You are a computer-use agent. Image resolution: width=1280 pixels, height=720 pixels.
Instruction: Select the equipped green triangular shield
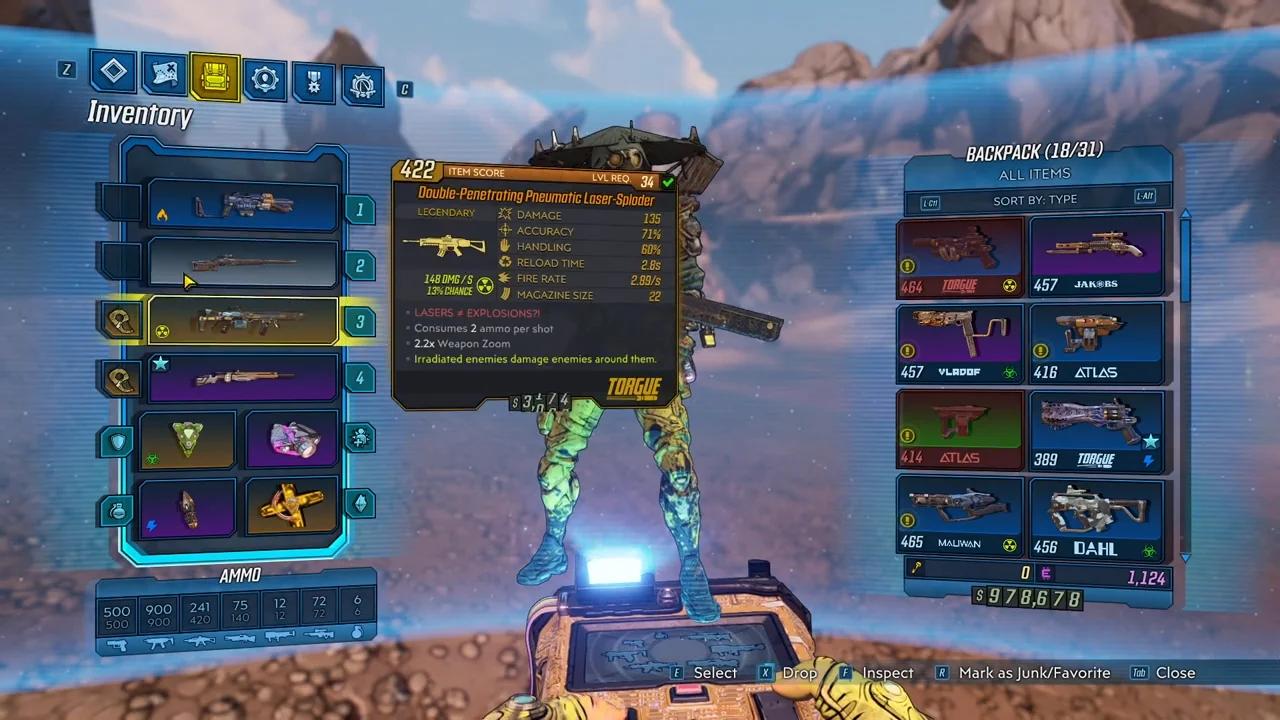point(187,439)
